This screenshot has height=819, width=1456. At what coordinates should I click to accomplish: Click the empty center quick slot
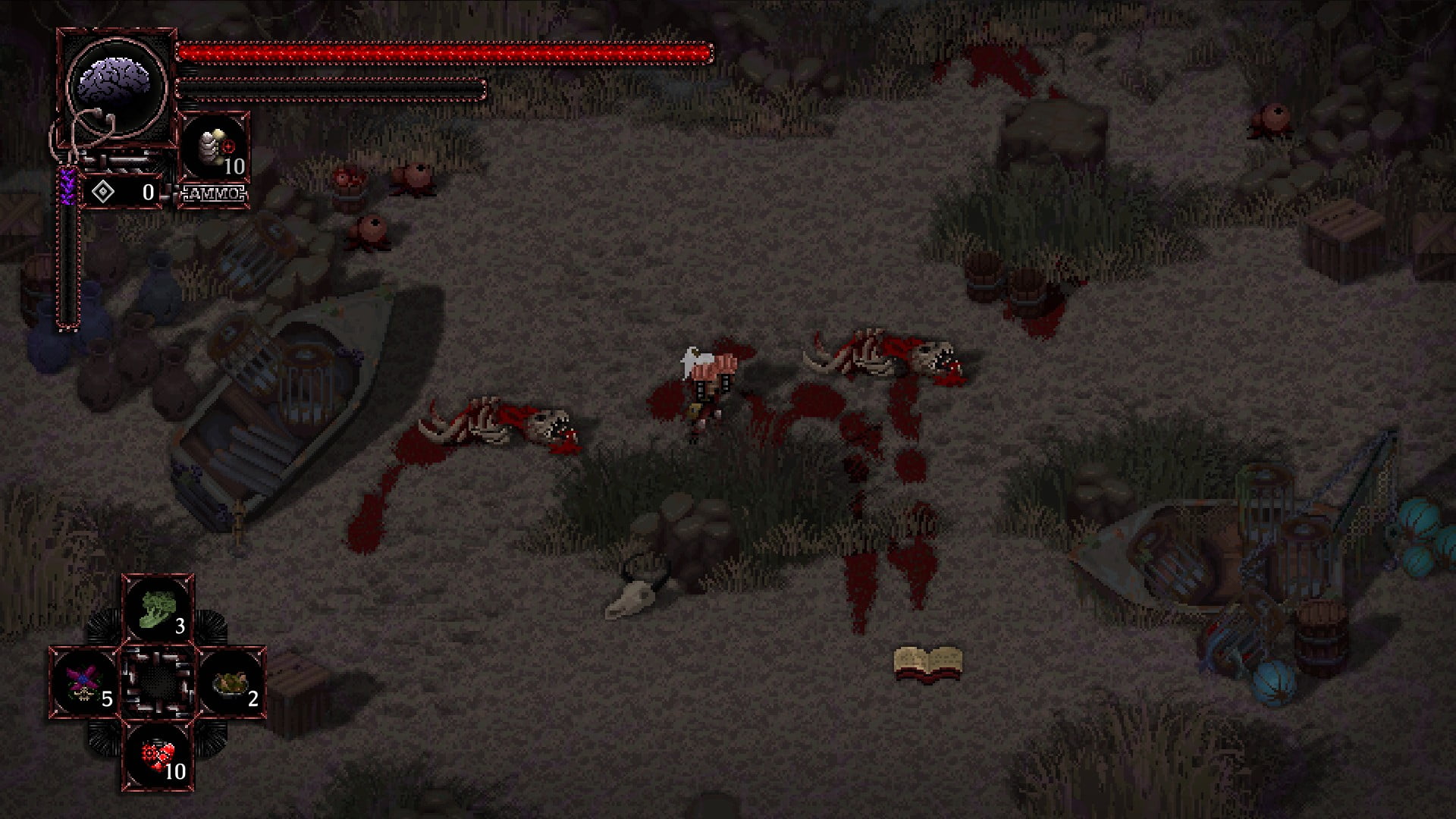coord(158,682)
